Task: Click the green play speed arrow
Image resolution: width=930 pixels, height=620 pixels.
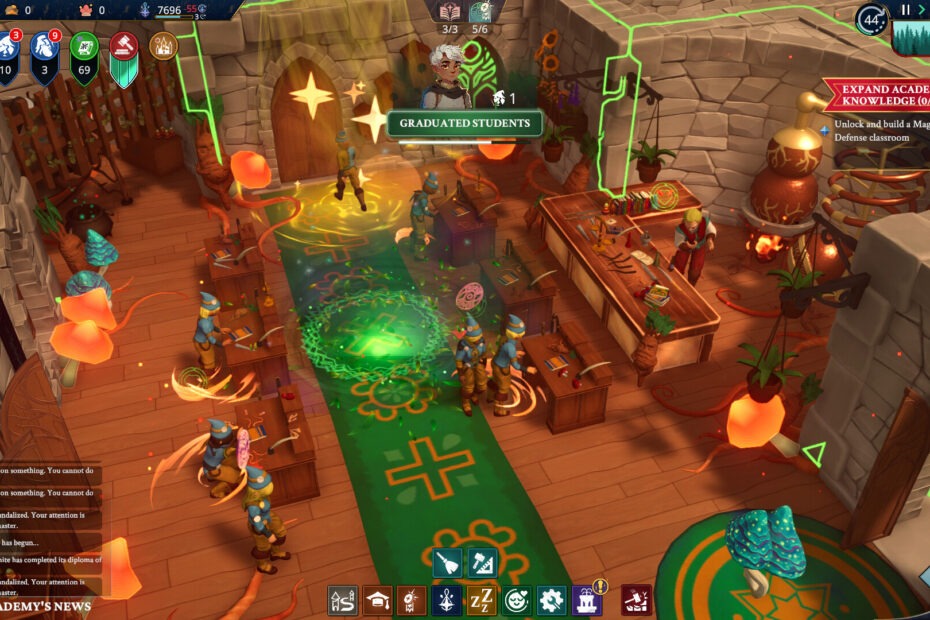Action: point(922,10)
